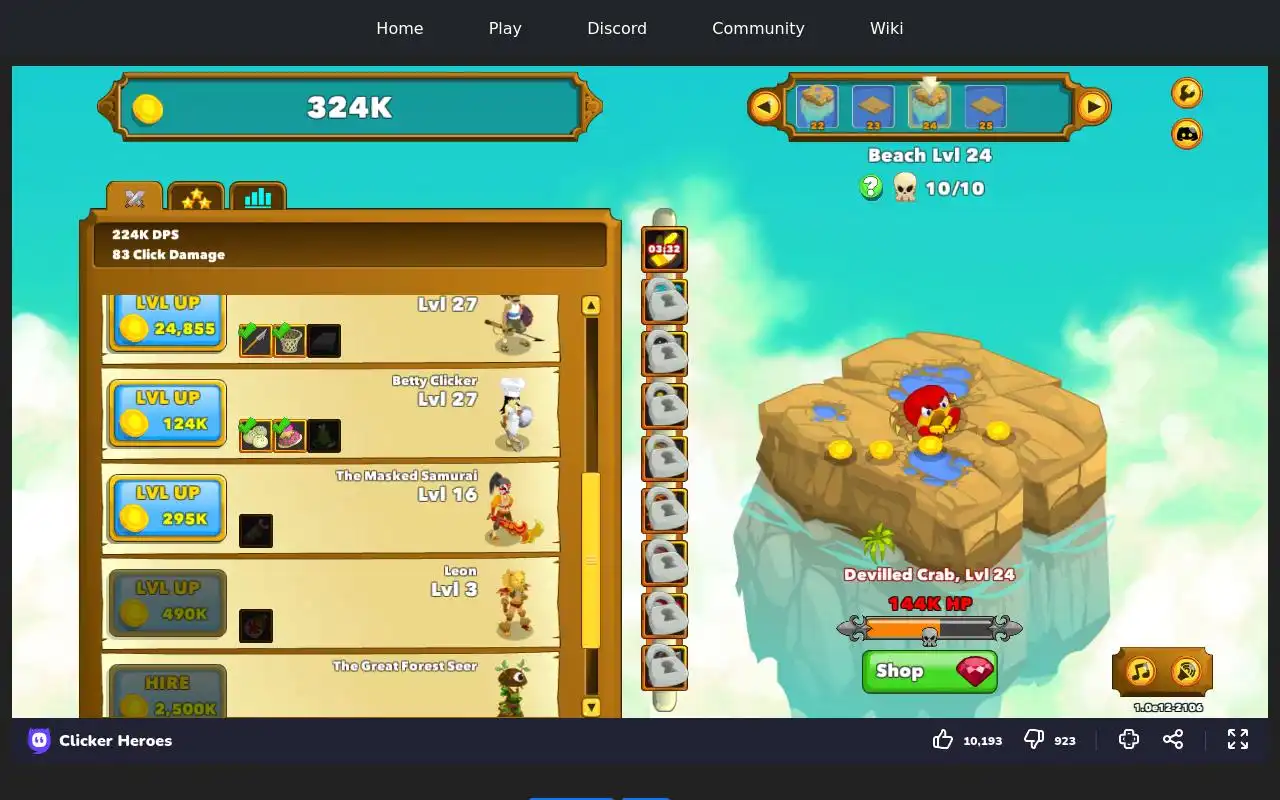Open the gem Shop
This screenshot has height=800, width=1280.
coord(929,671)
